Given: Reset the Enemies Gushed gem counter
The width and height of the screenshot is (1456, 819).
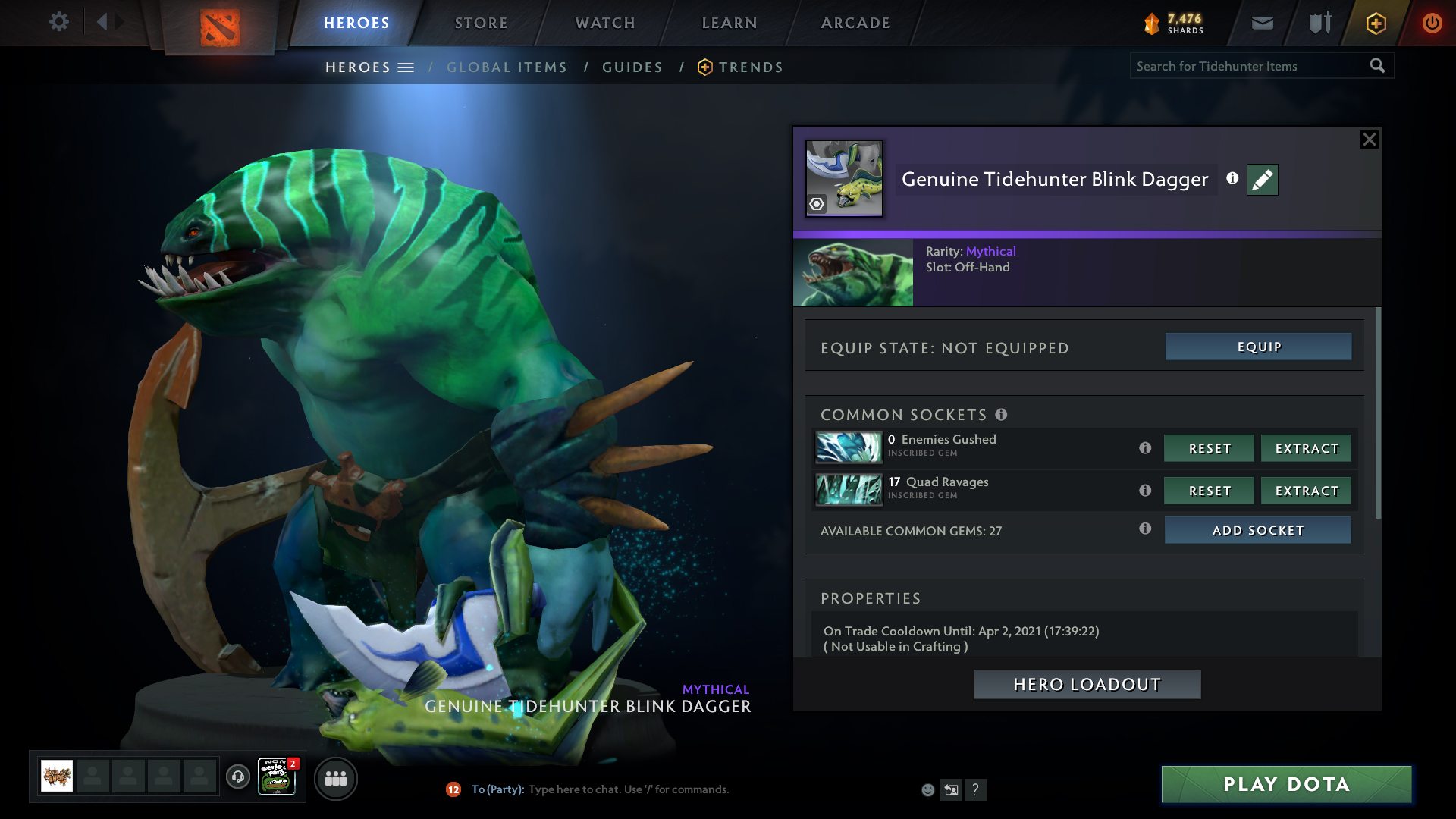Looking at the screenshot, I should point(1209,448).
